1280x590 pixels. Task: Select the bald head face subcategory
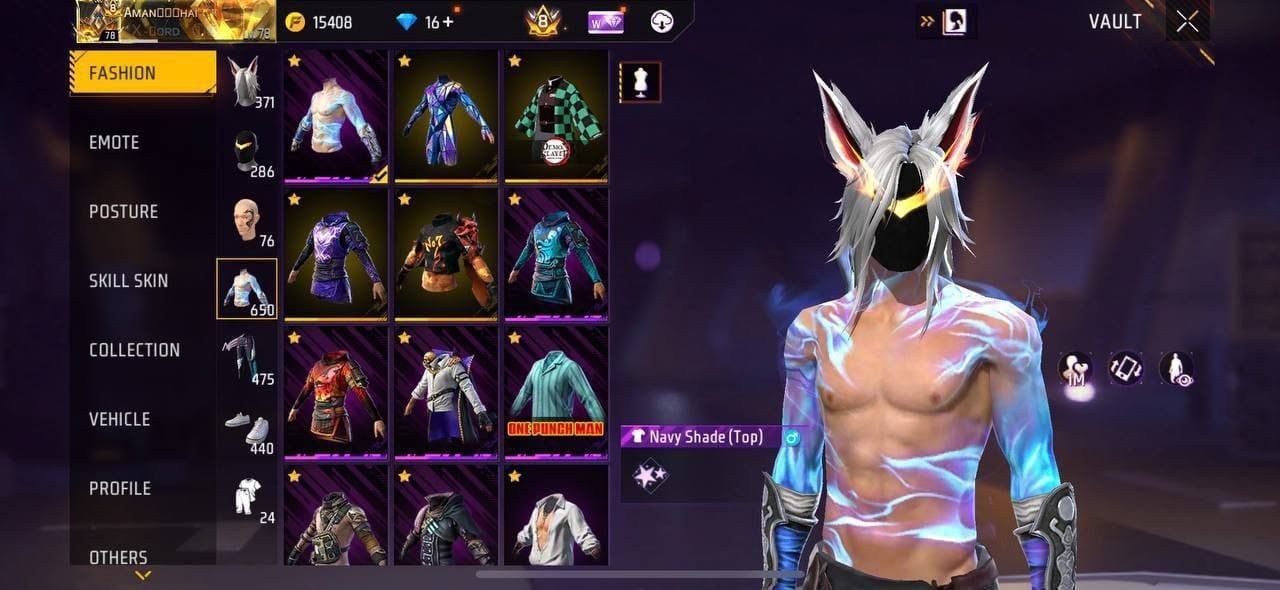pos(246,220)
